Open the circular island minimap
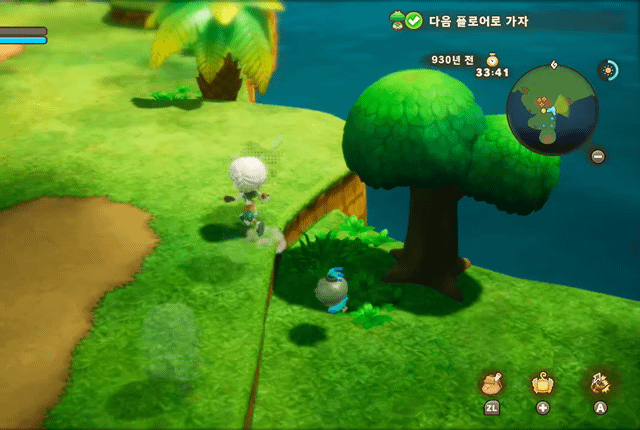Screen dimensions: 640x430 pos(551,107)
